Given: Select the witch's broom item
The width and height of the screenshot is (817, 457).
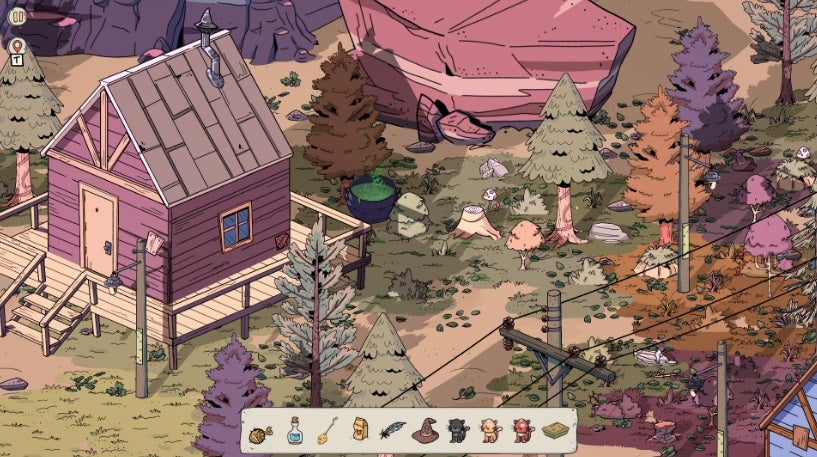Looking at the screenshot, I should (x=326, y=431).
